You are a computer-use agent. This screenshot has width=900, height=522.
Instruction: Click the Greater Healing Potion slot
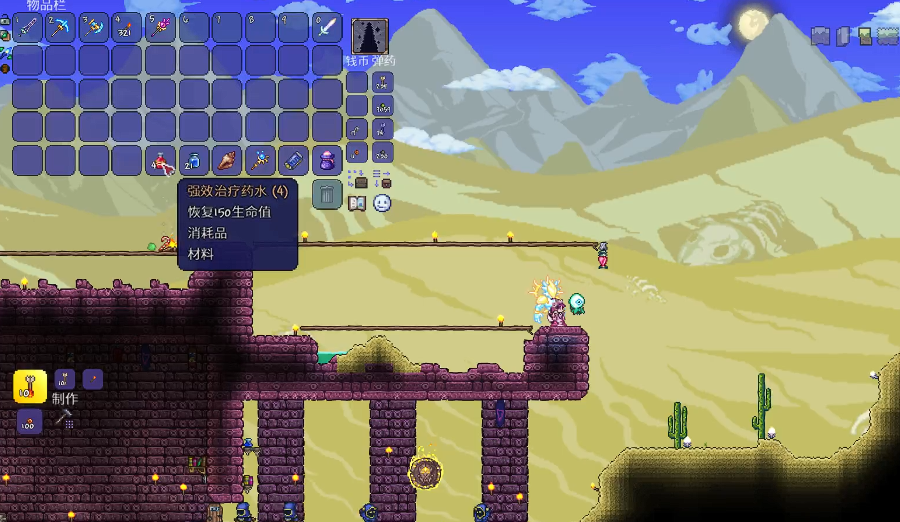160,160
